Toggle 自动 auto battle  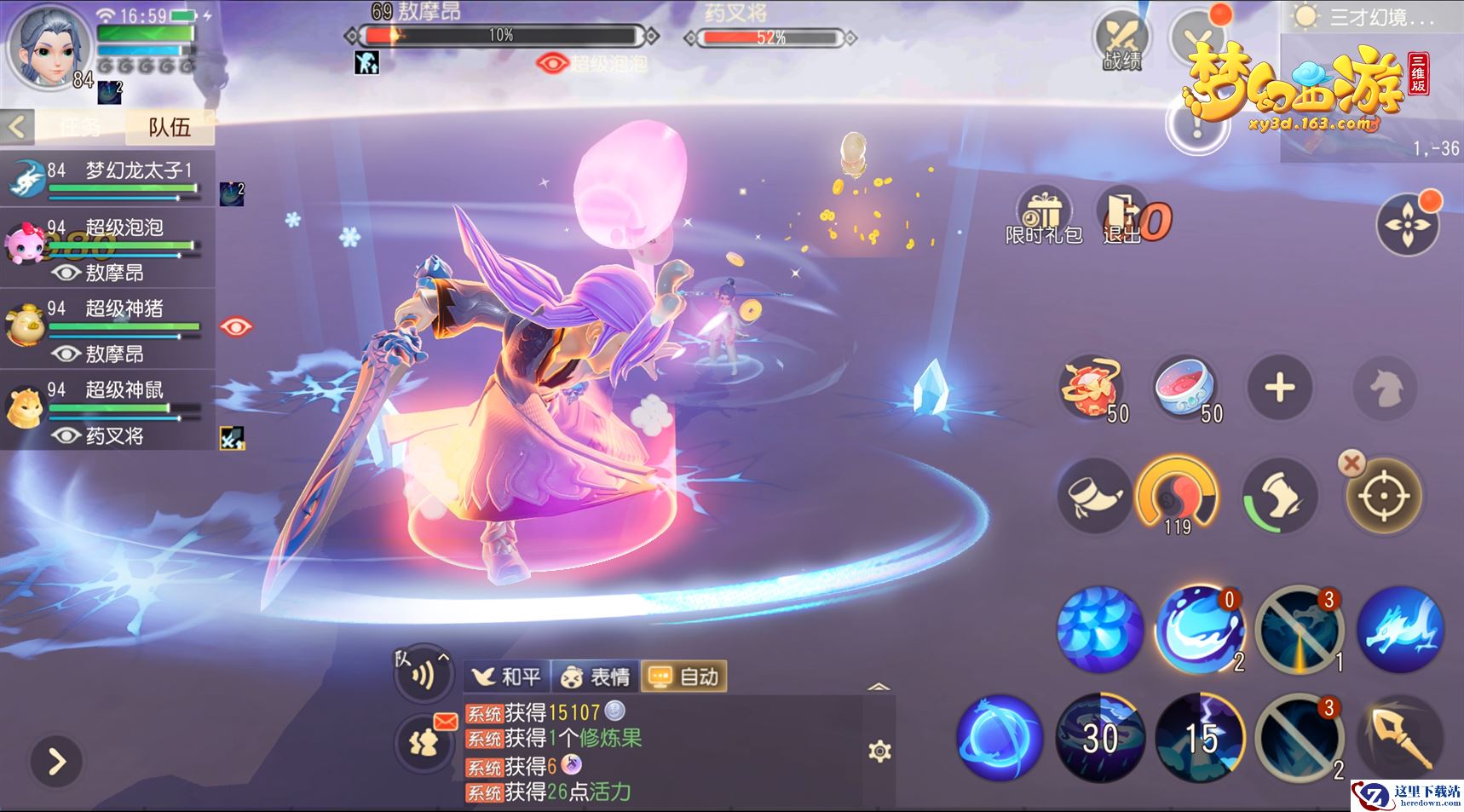coord(684,677)
